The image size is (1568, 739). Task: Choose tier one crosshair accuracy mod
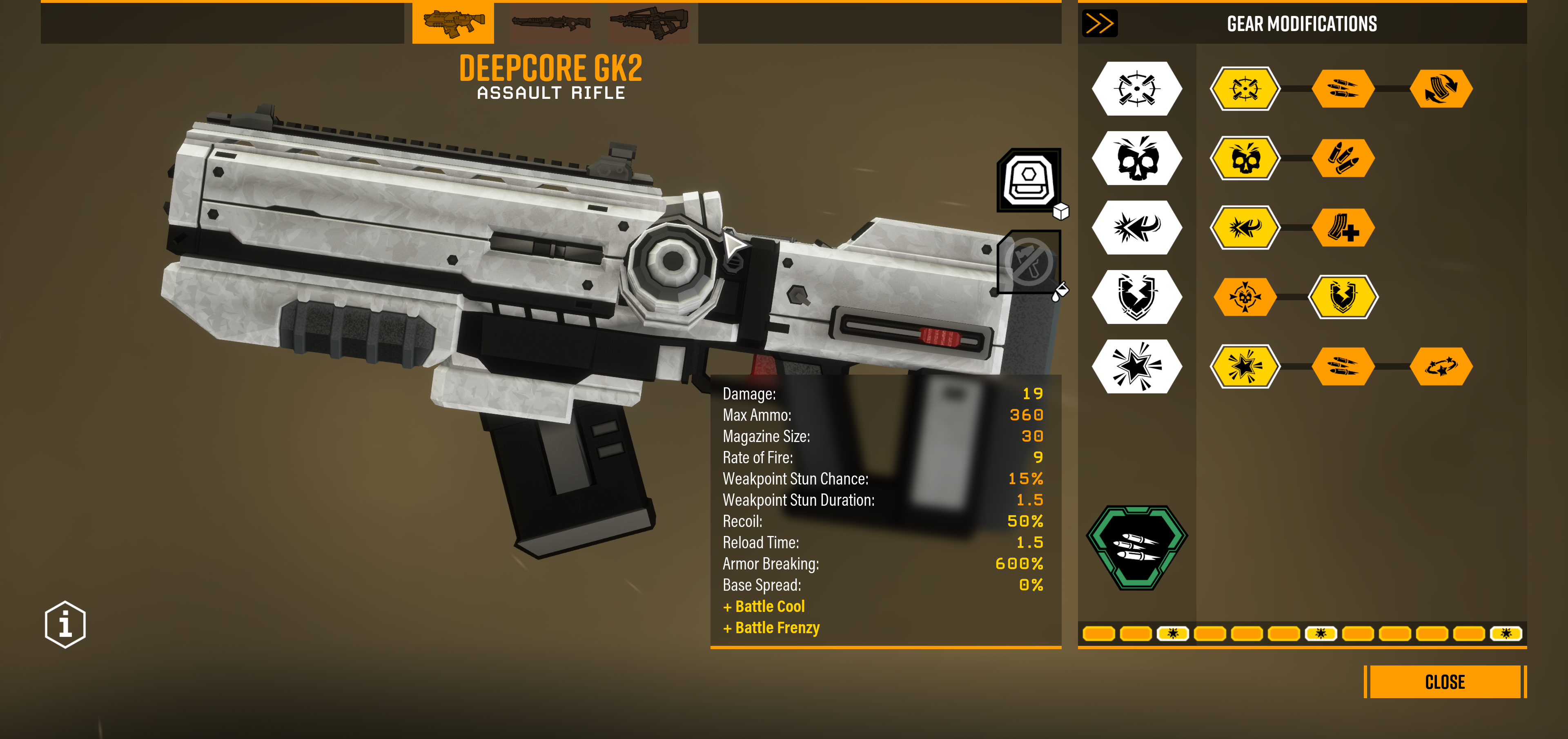1245,89
